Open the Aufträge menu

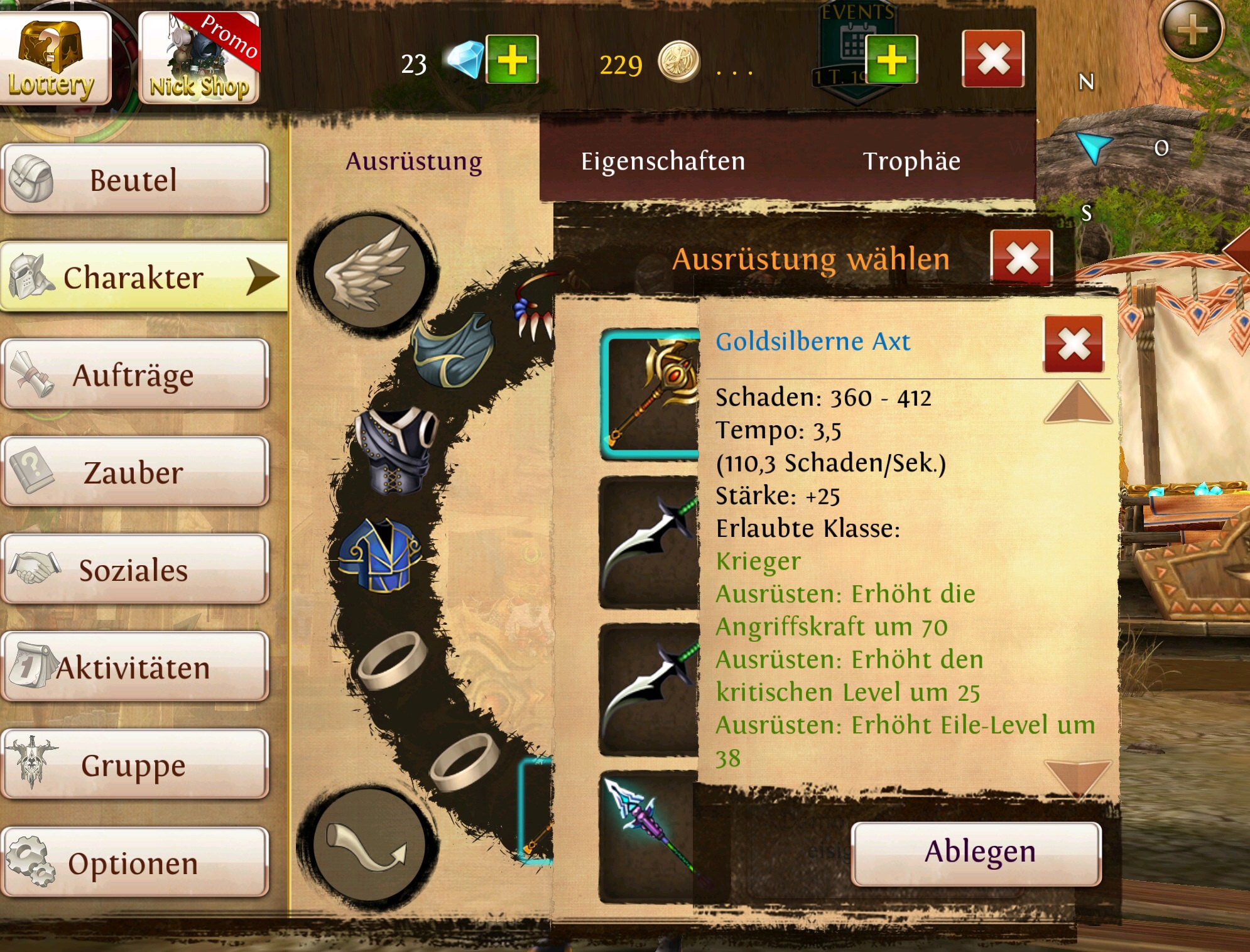[134, 375]
